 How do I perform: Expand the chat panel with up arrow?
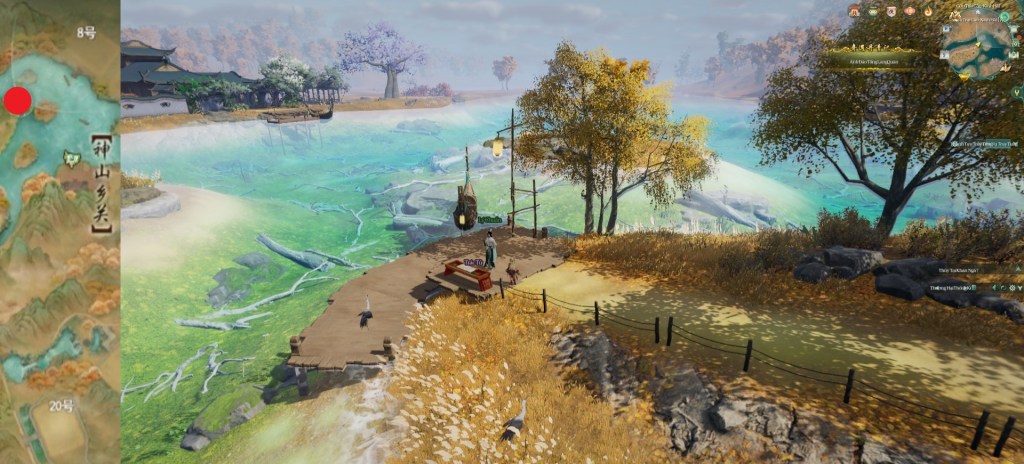[x=1018, y=269]
